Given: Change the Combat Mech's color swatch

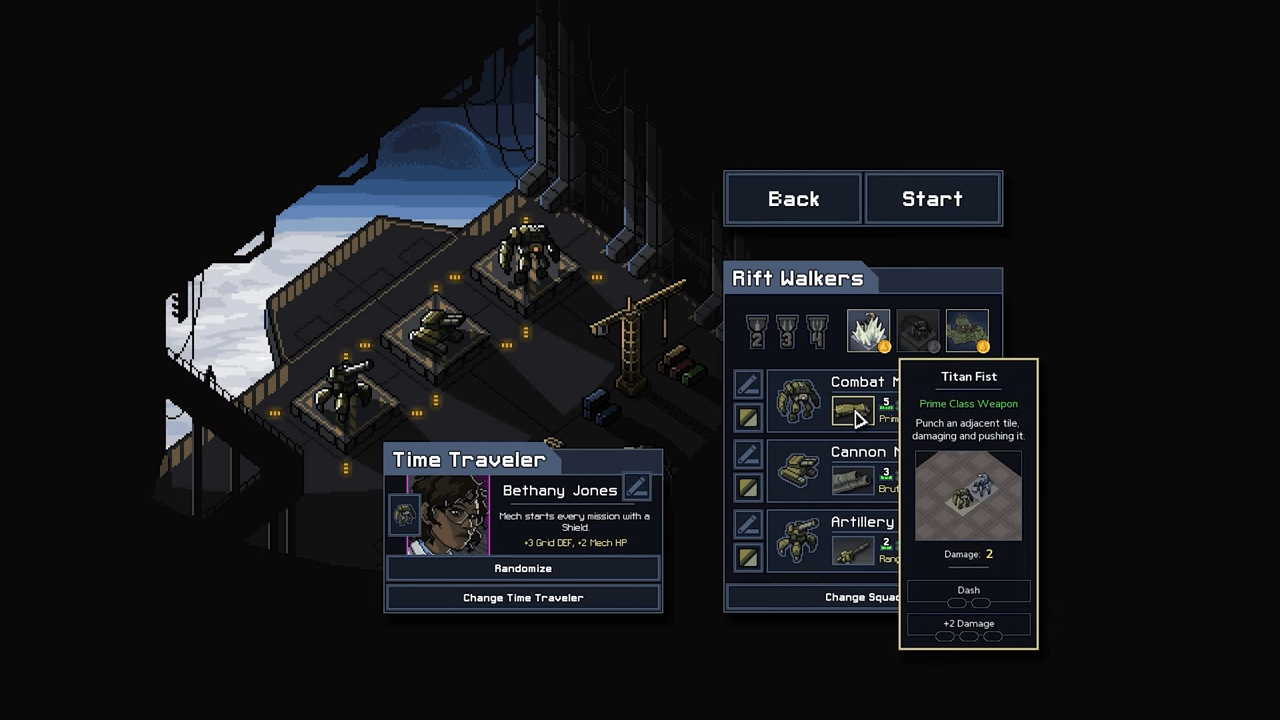Looking at the screenshot, I should [748, 417].
